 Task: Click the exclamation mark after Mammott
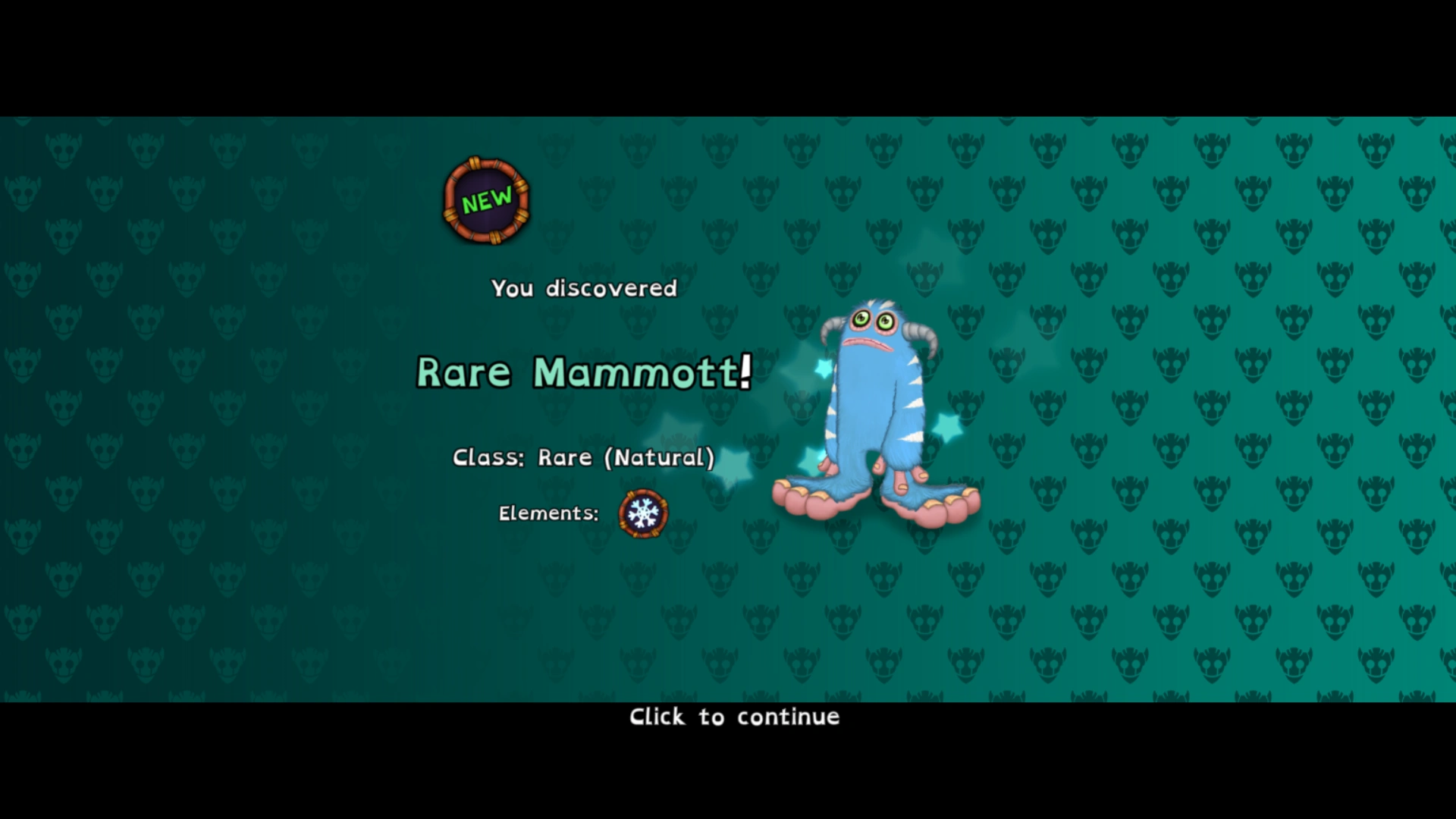coord(746,370)
